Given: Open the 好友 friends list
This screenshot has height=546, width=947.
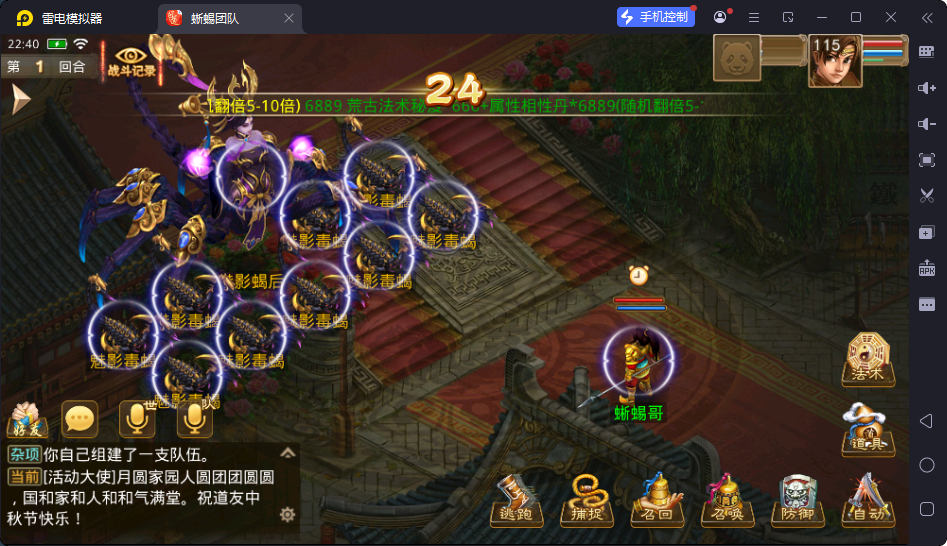Looking at the screenshot, I should coord(28,421).
